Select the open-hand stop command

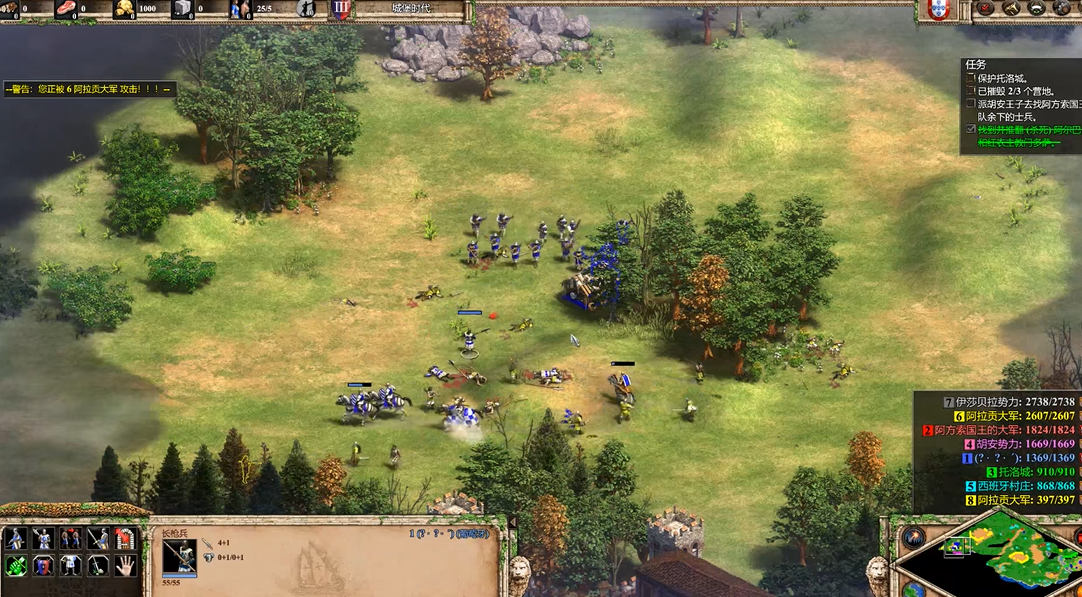(125, 566)
